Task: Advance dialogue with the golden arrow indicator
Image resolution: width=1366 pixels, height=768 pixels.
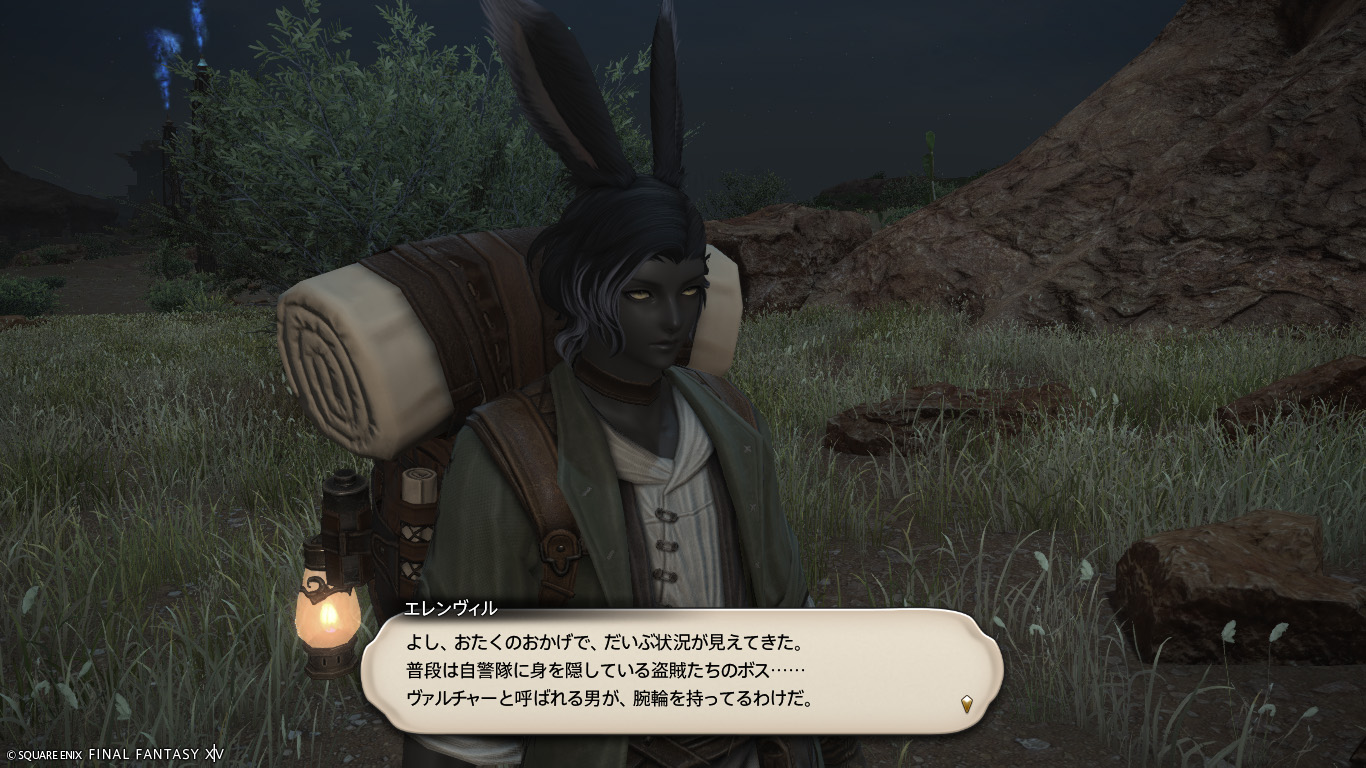Action: tap(966, 704)
